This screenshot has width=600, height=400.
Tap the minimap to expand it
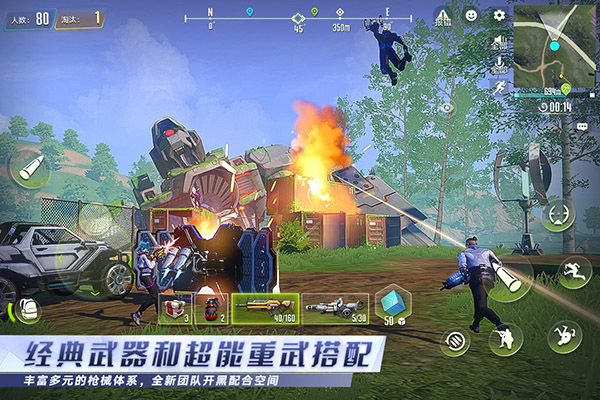coord(554,44)
